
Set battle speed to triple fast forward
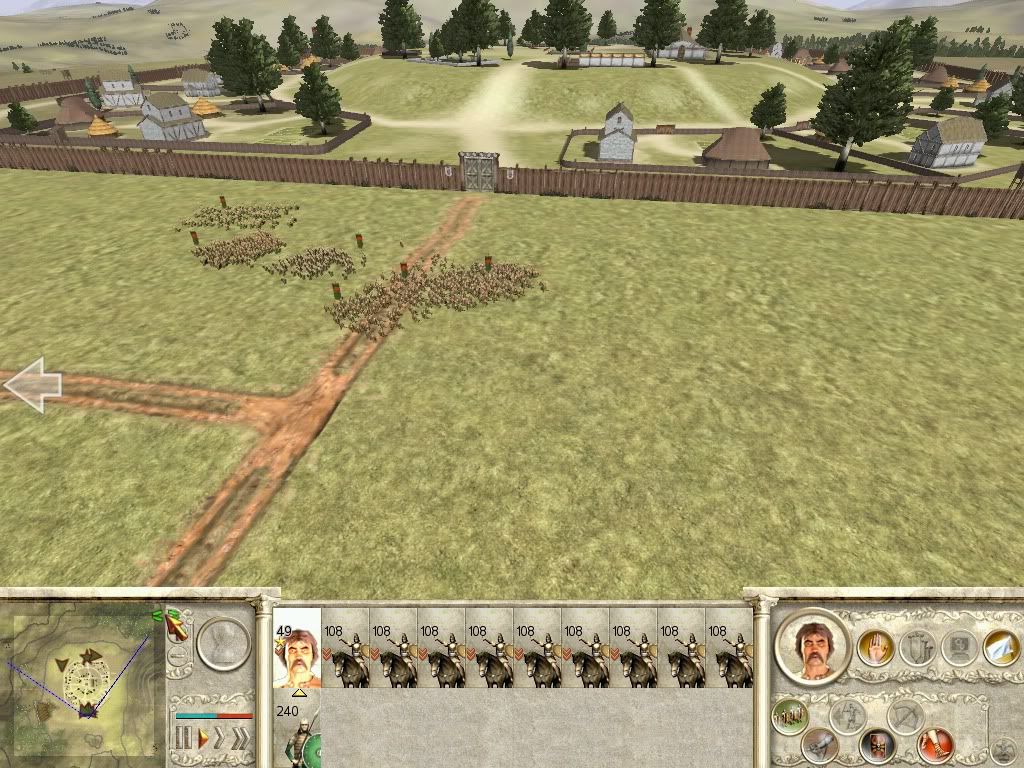(241, 740)
